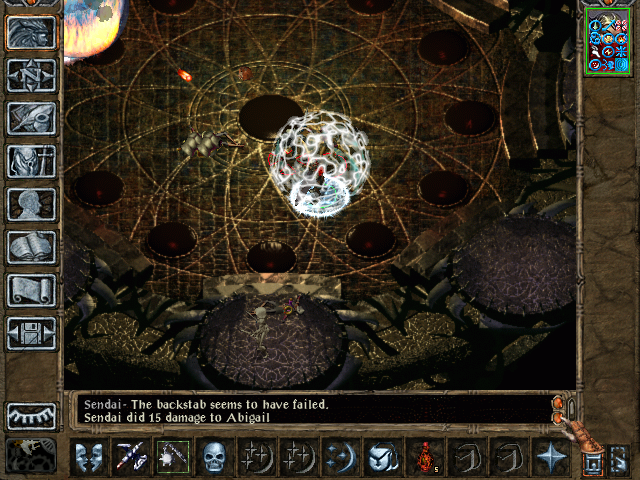The height and width of the screenshot is (480, 640).
Task: Open the options menu with floppy disk icon
Action: 32,333
